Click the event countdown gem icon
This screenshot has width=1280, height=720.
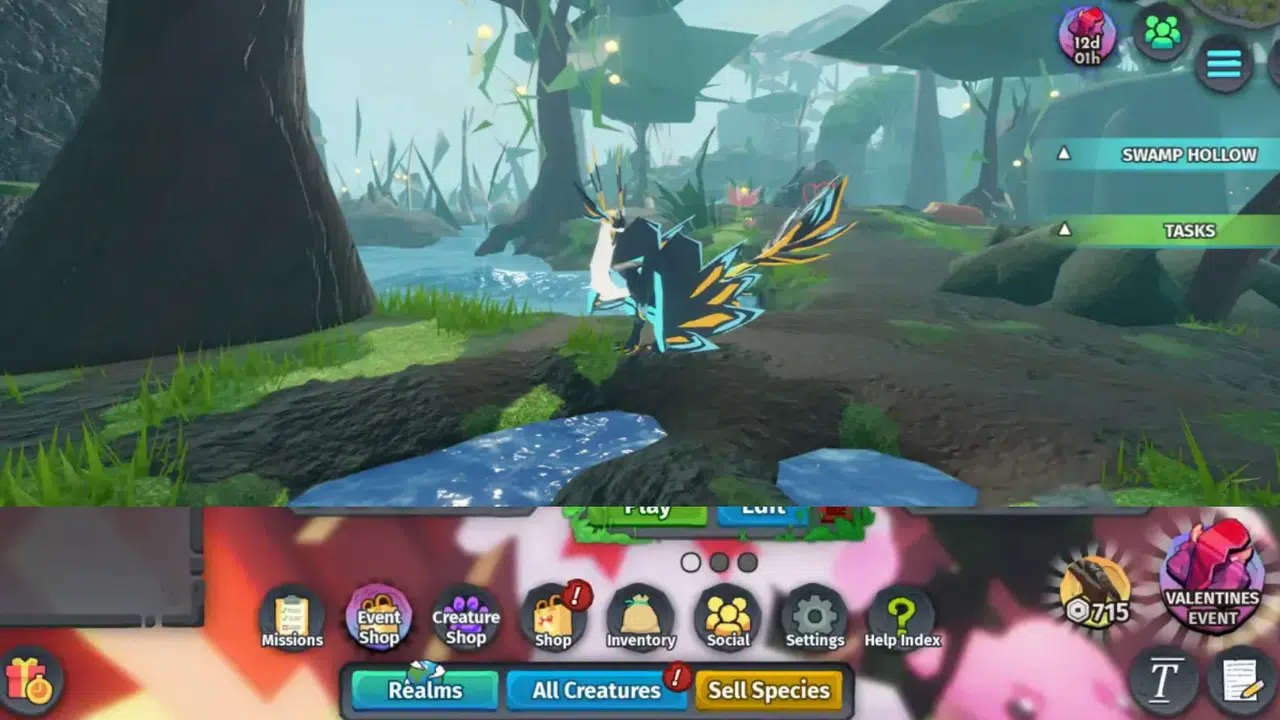[x=1087, y=36]
